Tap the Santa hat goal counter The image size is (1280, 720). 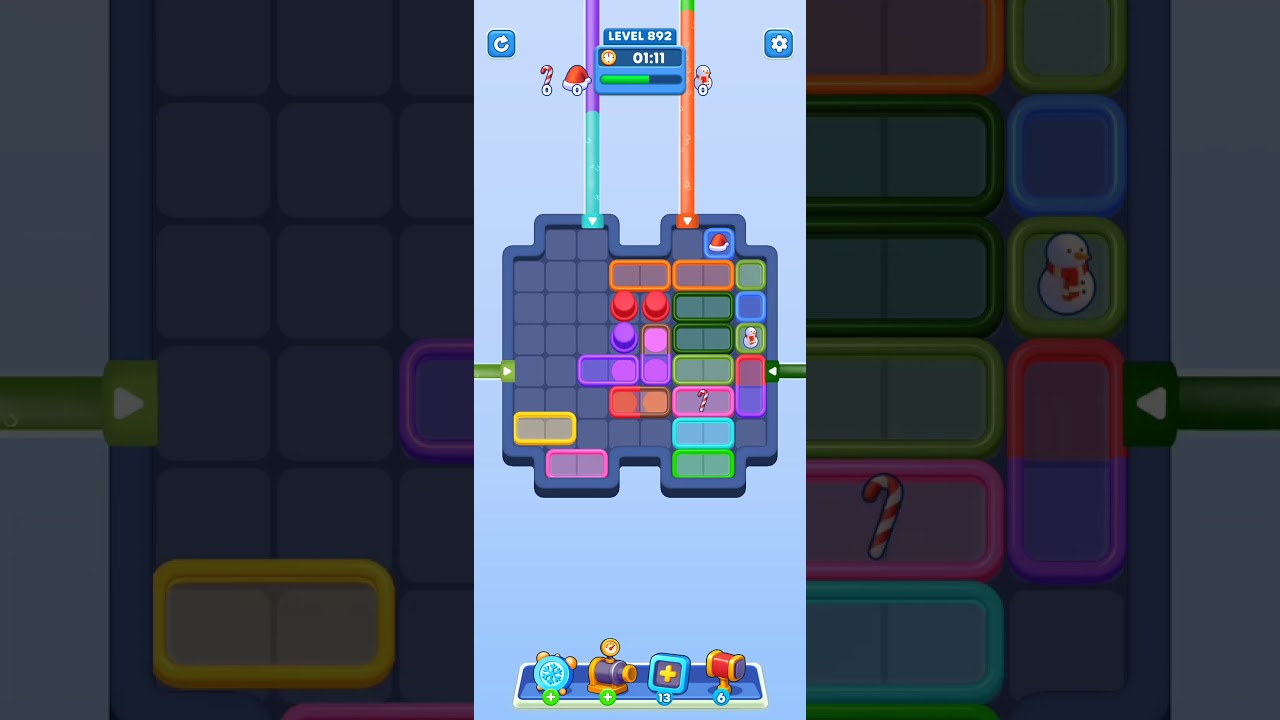click(575, 78)
